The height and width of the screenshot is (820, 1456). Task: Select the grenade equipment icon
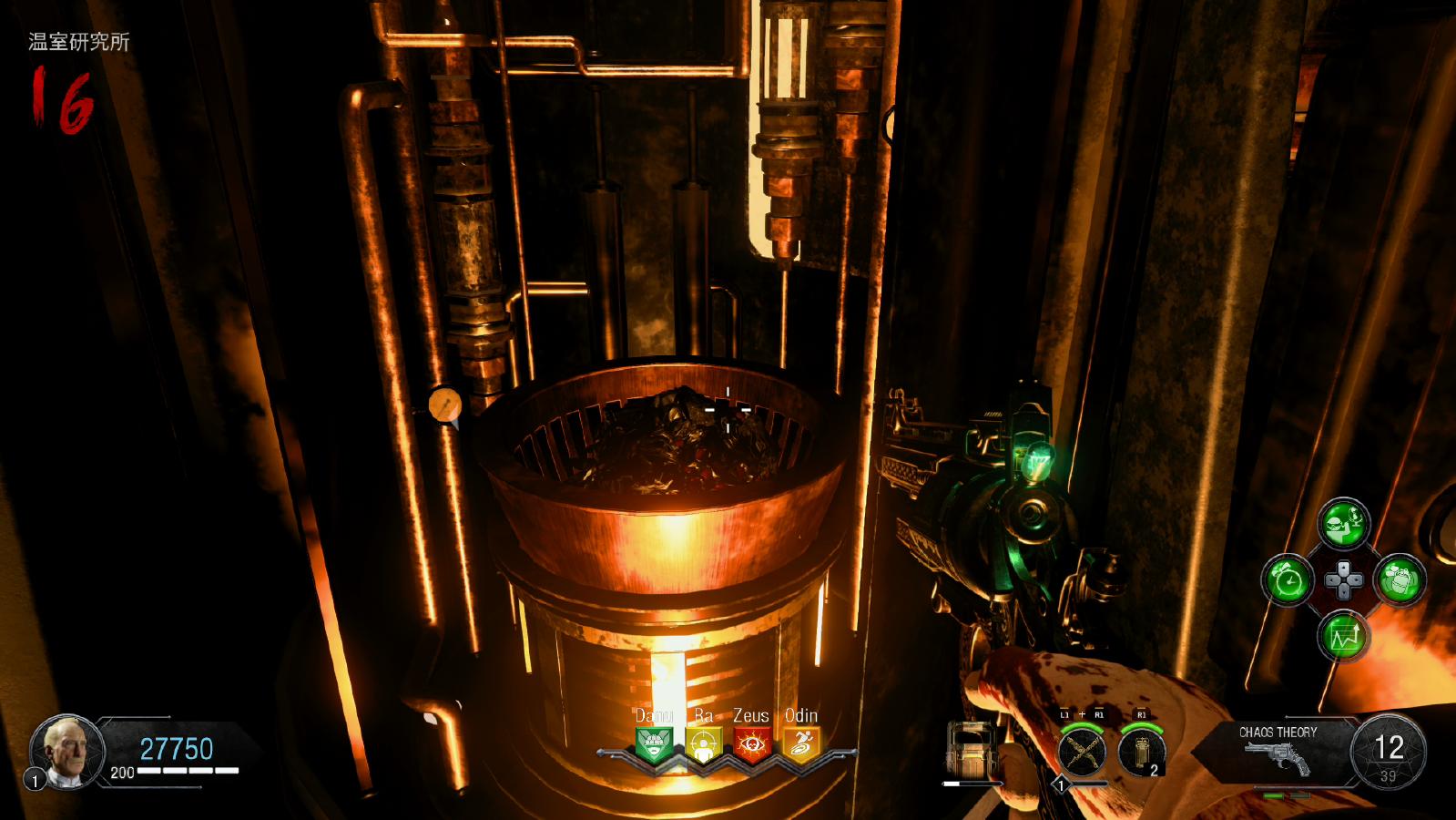click(x=1141, y=752)
